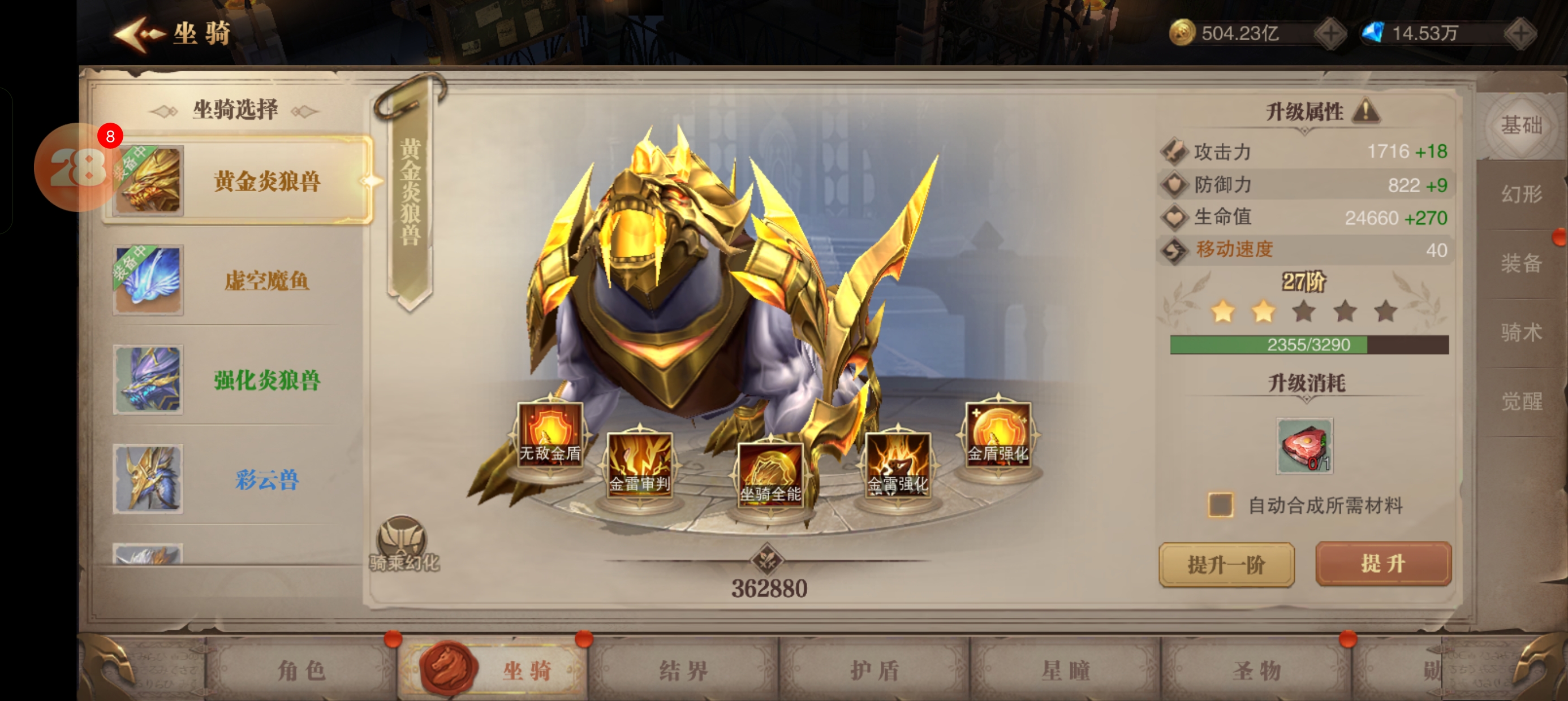Select the meat upgrade material slot
1568x701 pixels.
point(1304,445)
